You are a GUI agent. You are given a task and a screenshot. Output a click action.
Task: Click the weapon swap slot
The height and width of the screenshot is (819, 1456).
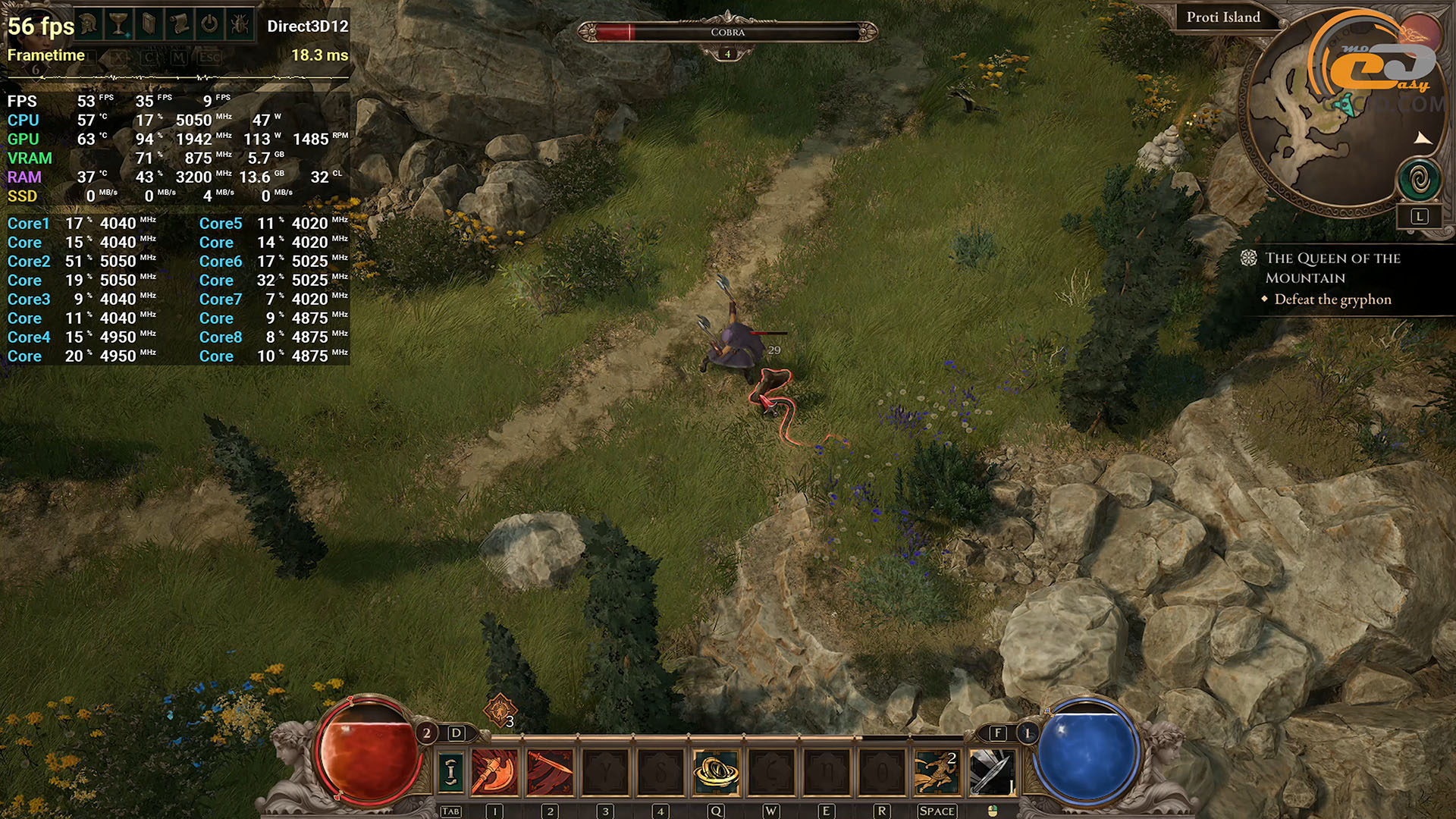(x=450, y=772)
